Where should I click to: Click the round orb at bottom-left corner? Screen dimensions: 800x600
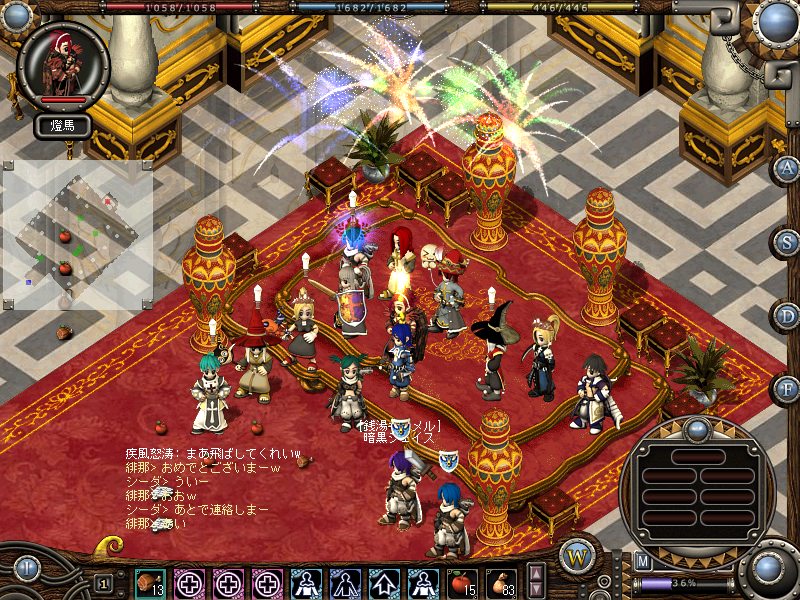pos(26,570)
